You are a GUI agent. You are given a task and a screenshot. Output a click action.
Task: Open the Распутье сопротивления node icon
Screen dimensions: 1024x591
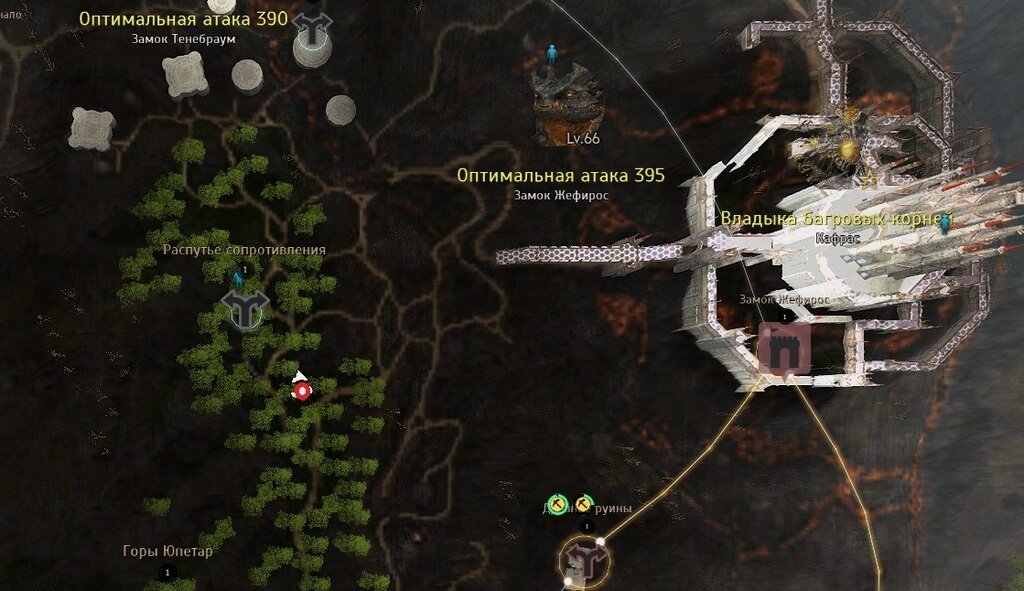point(243,309)
